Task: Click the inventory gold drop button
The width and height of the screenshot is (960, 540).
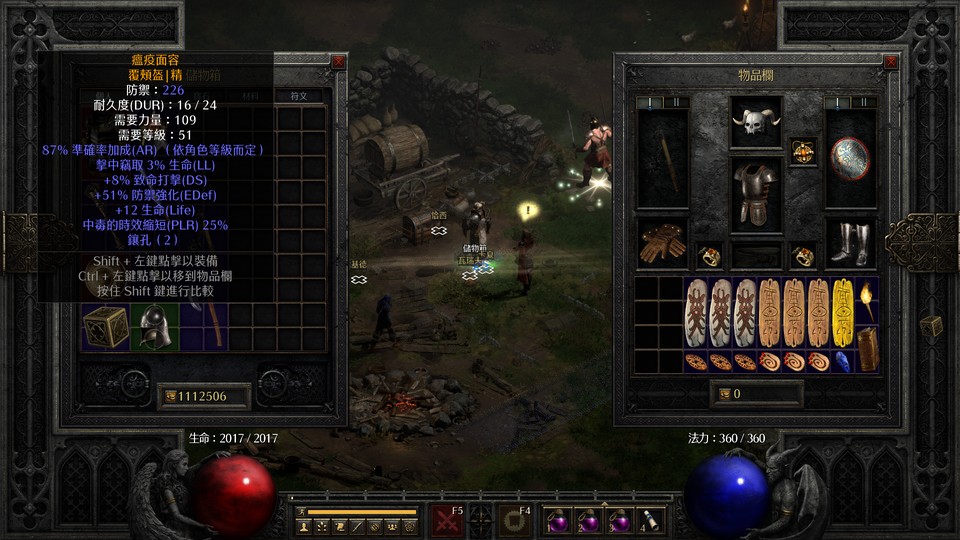Action: [x=723, y=394]
